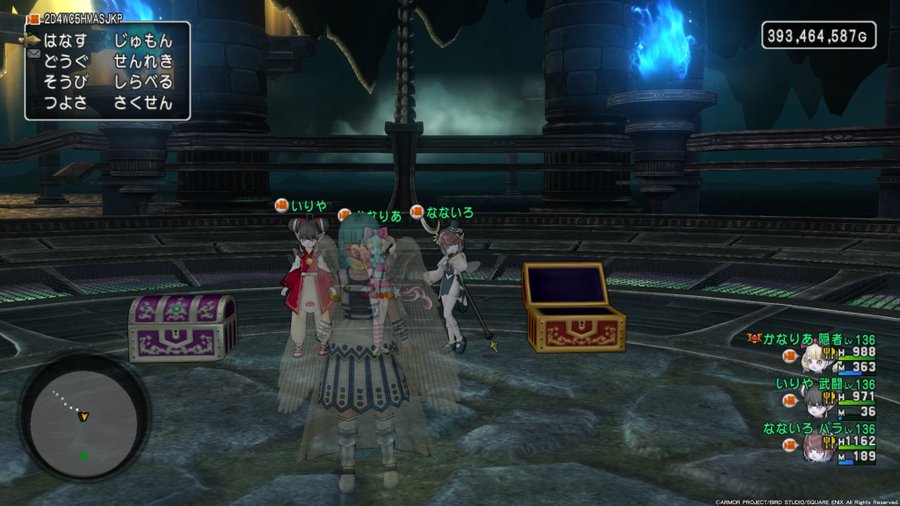This screenshot has height=506, width=900.
Task: Open the つよさ (Status) screen
Action: [65, 102]
